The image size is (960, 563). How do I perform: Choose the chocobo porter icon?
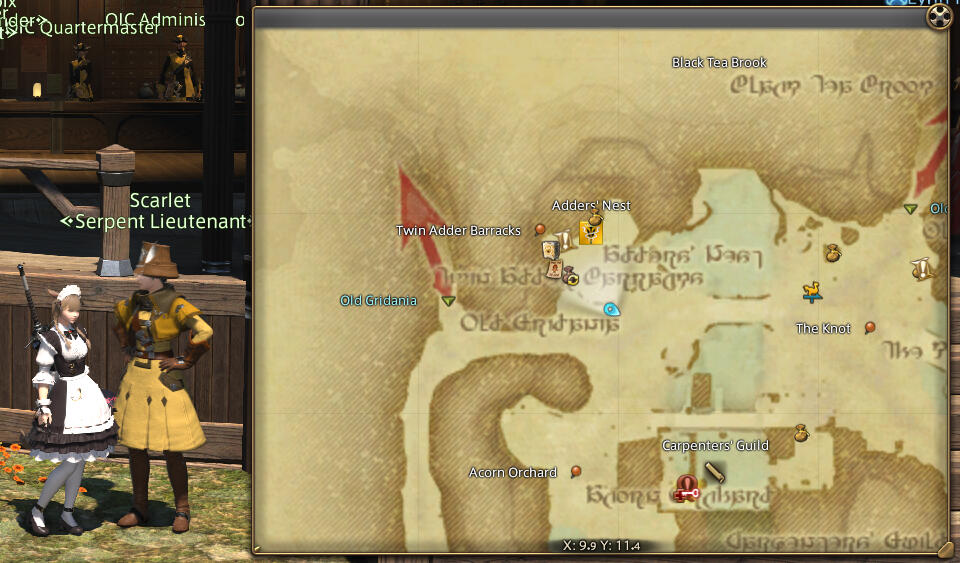pyautogui.click(x=812, y=291)
